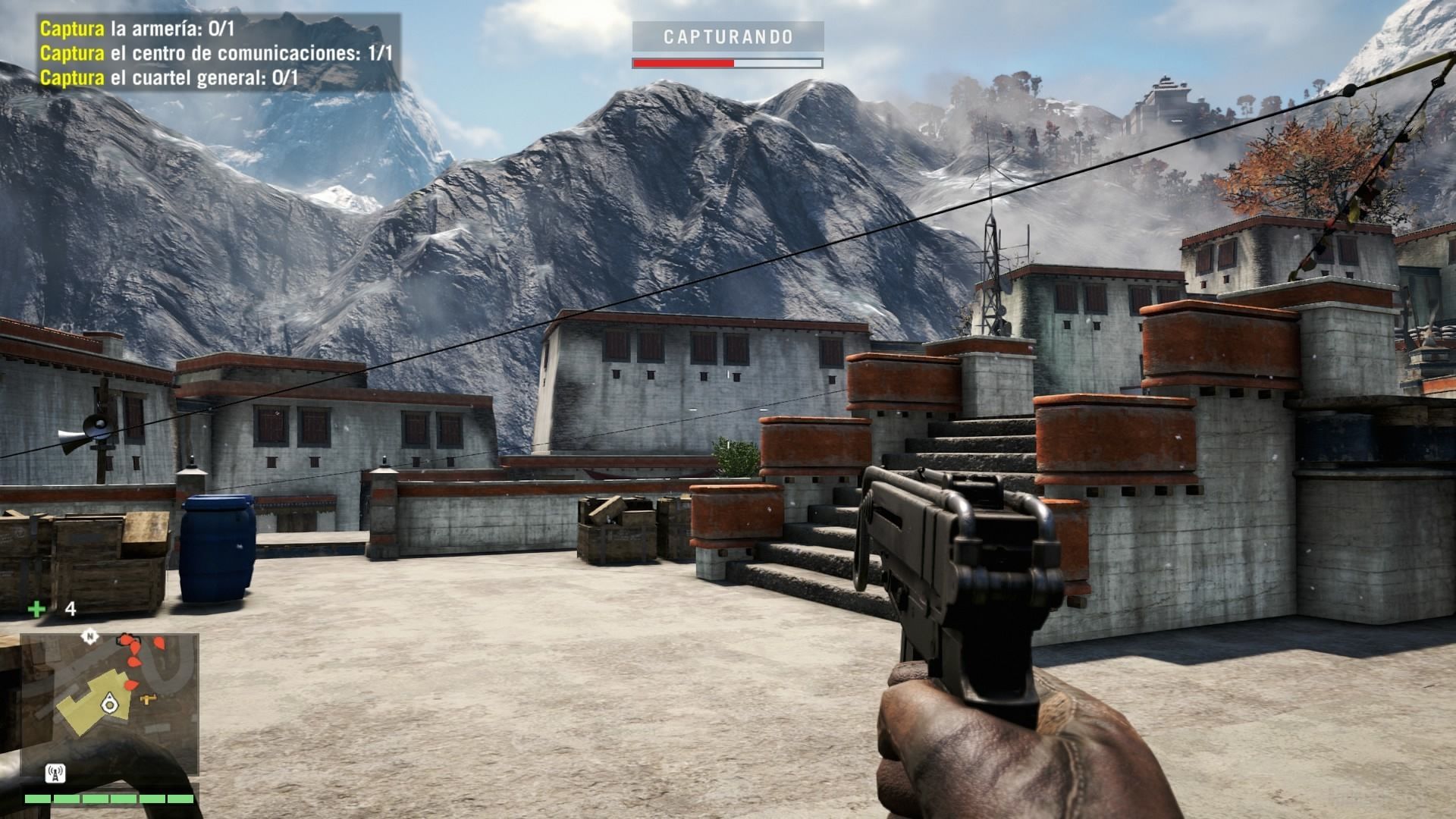Click the 'centro de comunicaciones' objective line
Image resolution: width=1456 pixels, height=819 pixels.
(216, 54)
